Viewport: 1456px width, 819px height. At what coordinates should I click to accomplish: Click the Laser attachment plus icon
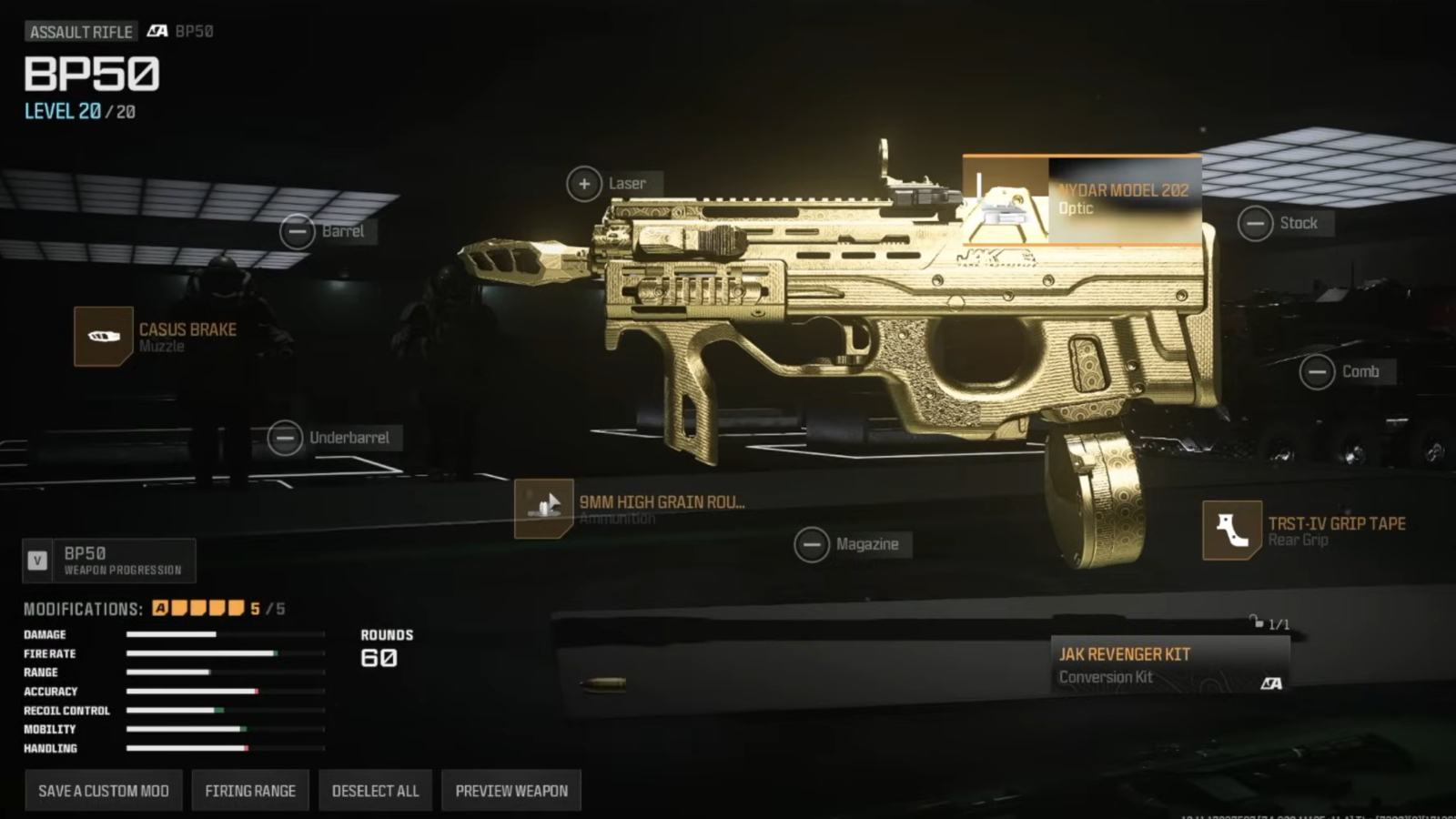coord(583,183)
